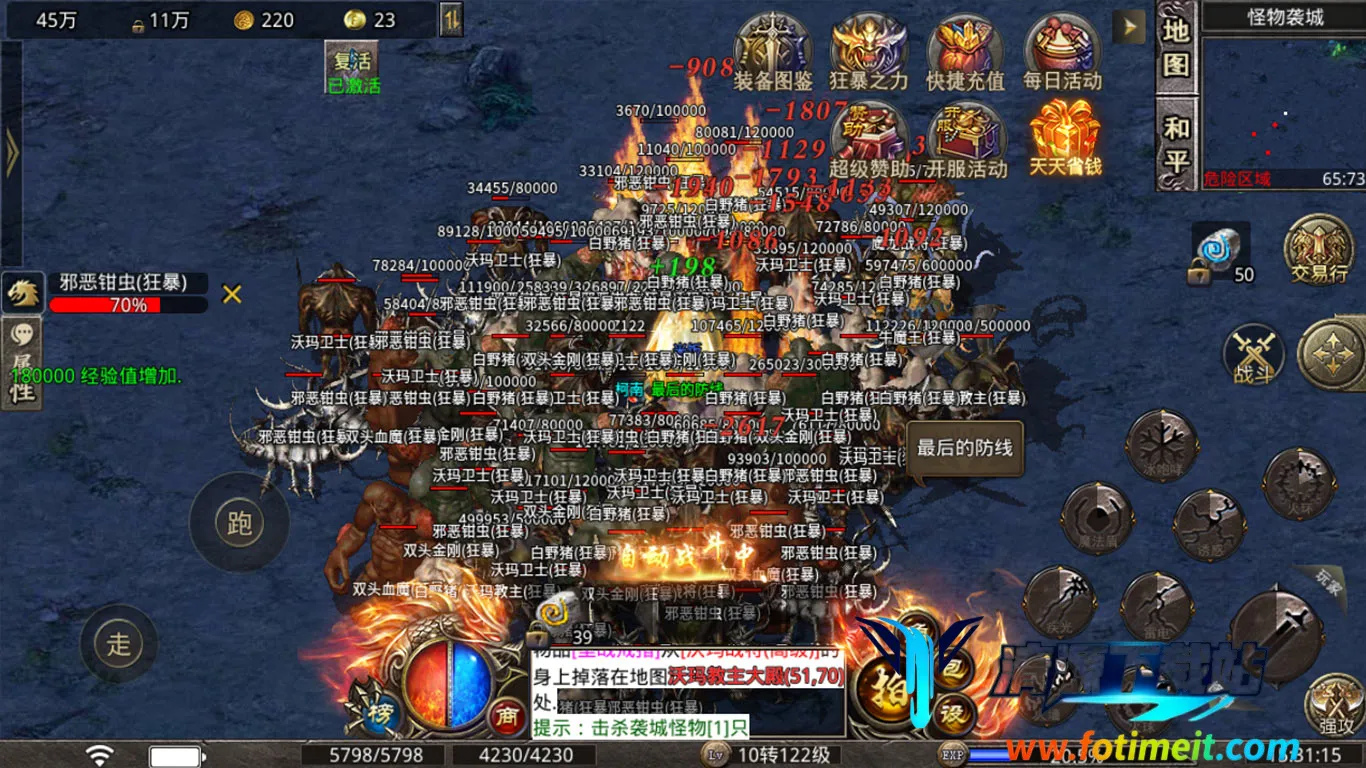Open the 开服活动 server launch events
Screen dimensions: 1366x768
point(964,138)
